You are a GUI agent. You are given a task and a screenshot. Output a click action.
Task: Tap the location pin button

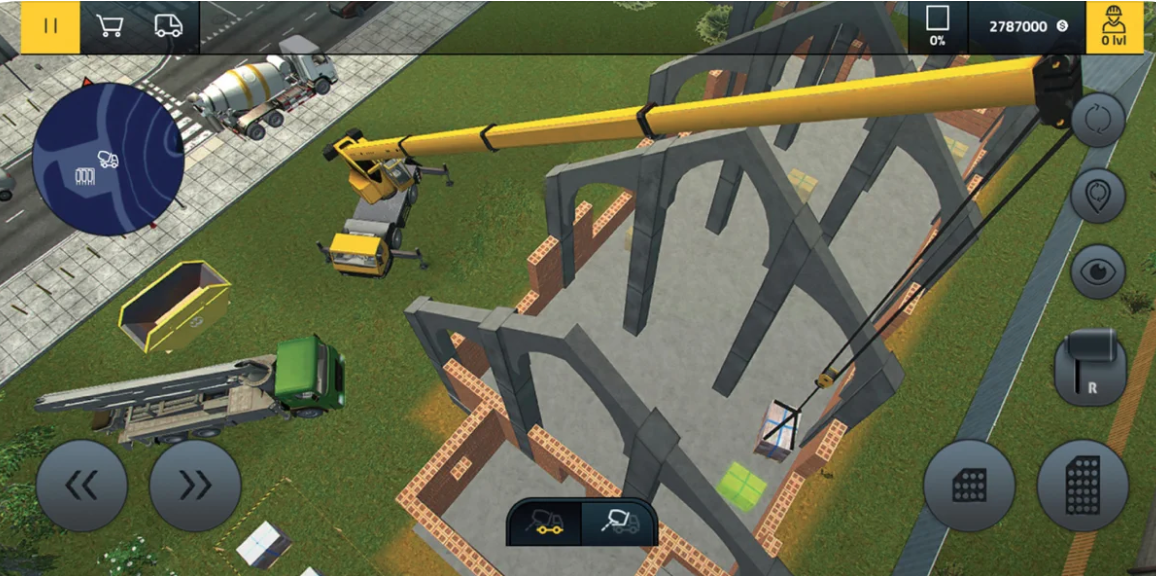pos(1097,196)
